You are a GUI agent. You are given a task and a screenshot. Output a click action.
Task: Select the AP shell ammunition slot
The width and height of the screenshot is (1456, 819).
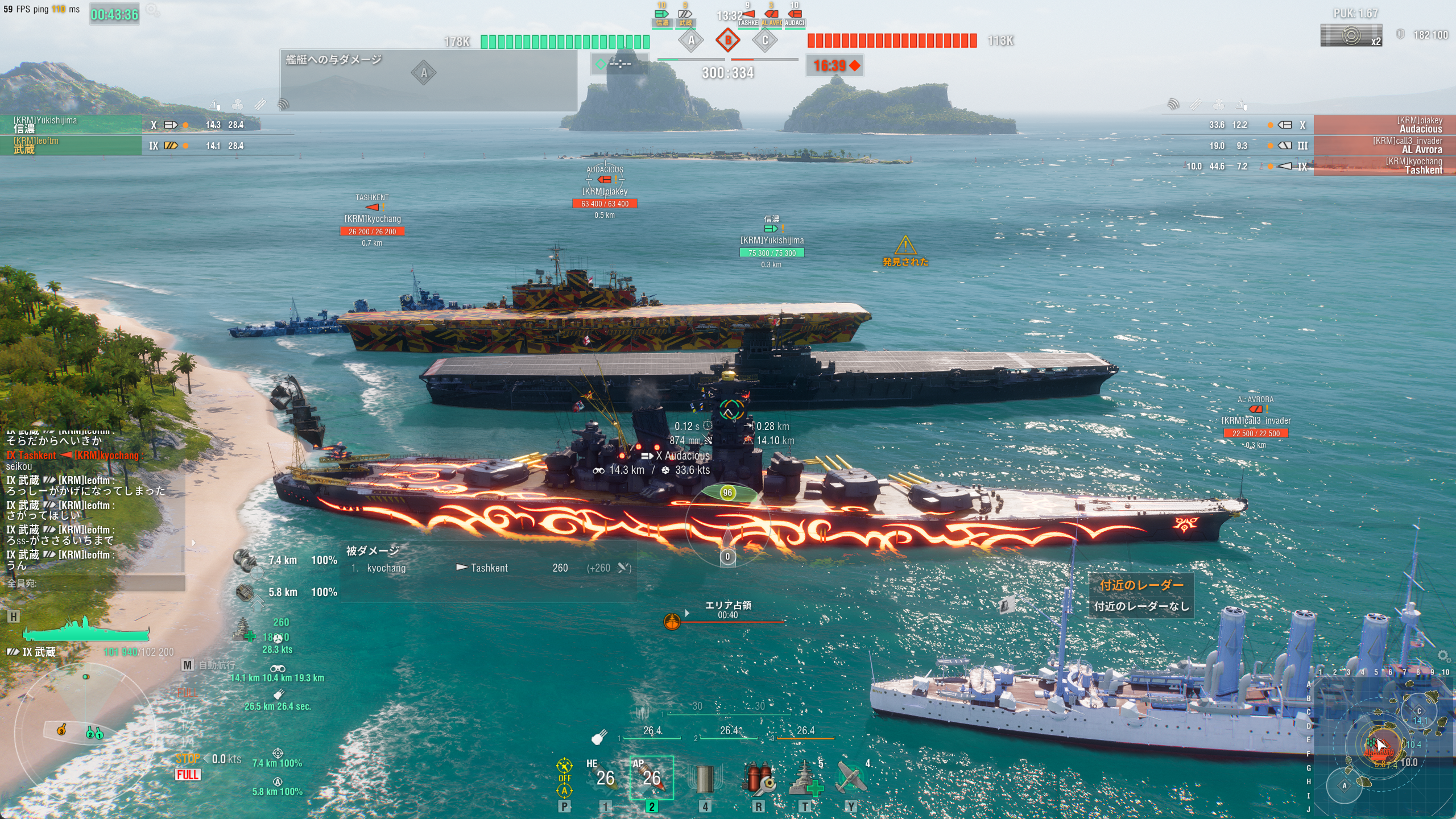[651, 777]
